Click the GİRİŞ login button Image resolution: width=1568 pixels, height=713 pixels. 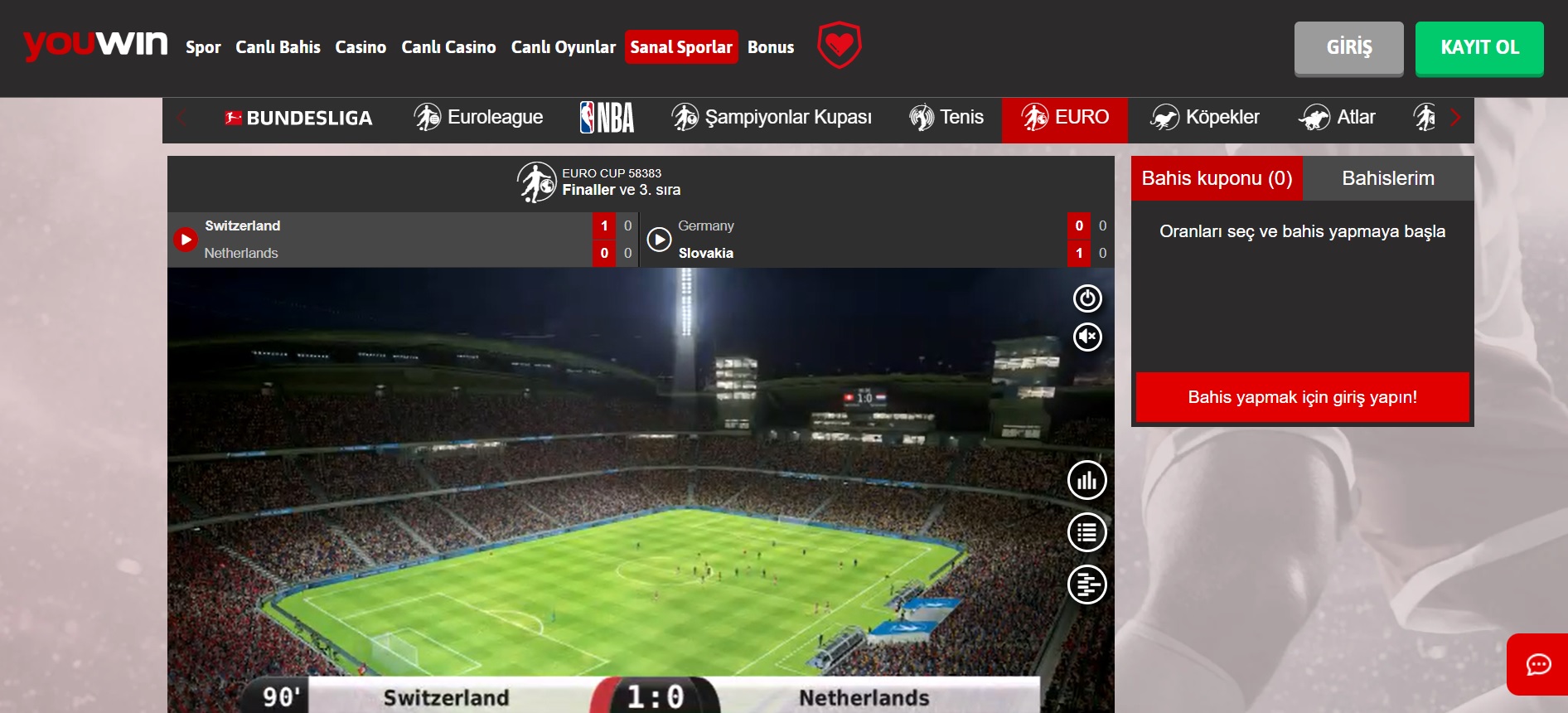click(x=1348, y=48)
